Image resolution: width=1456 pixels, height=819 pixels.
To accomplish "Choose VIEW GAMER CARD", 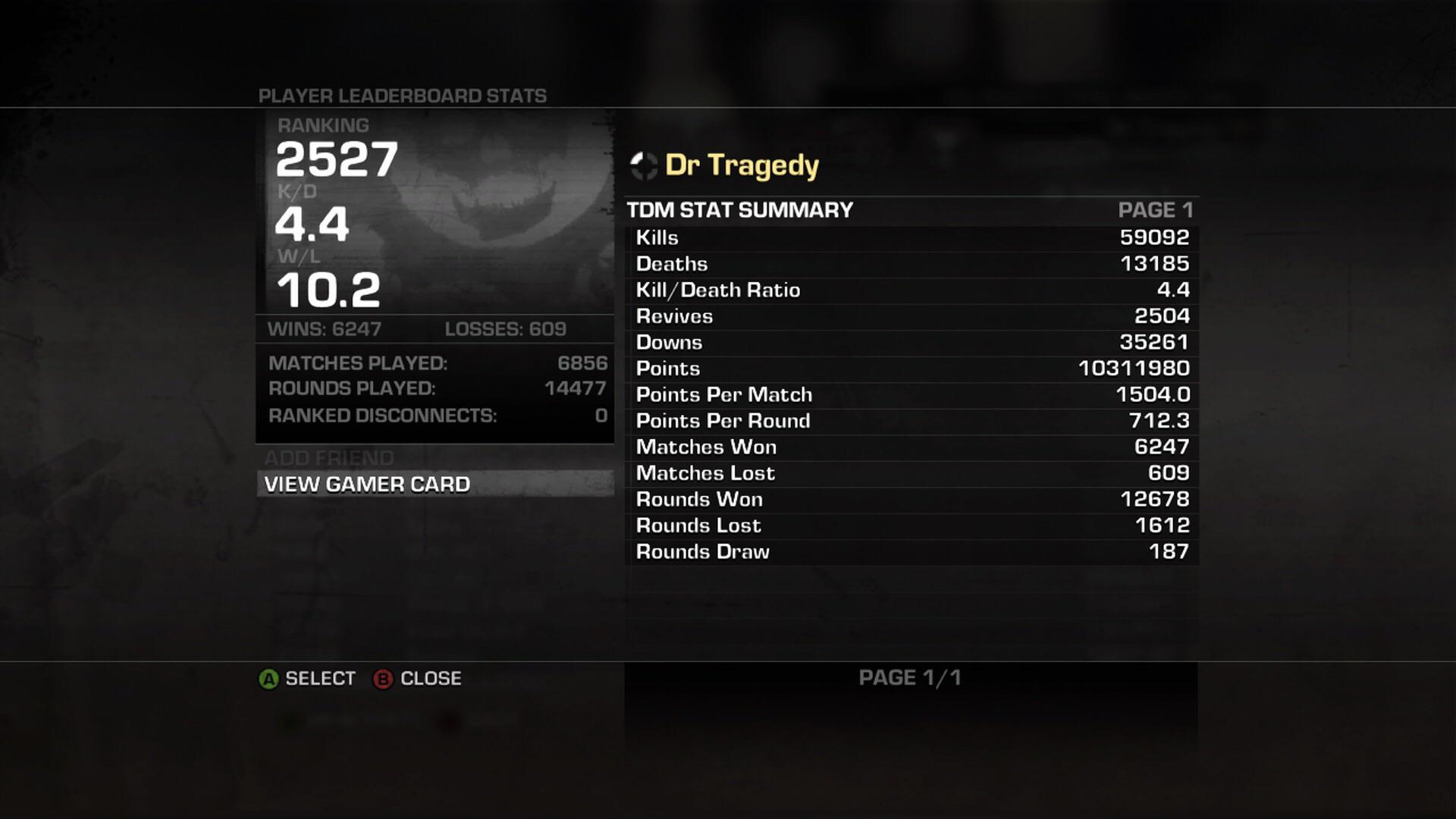I will pyautogui.click(x=367, y=484).
